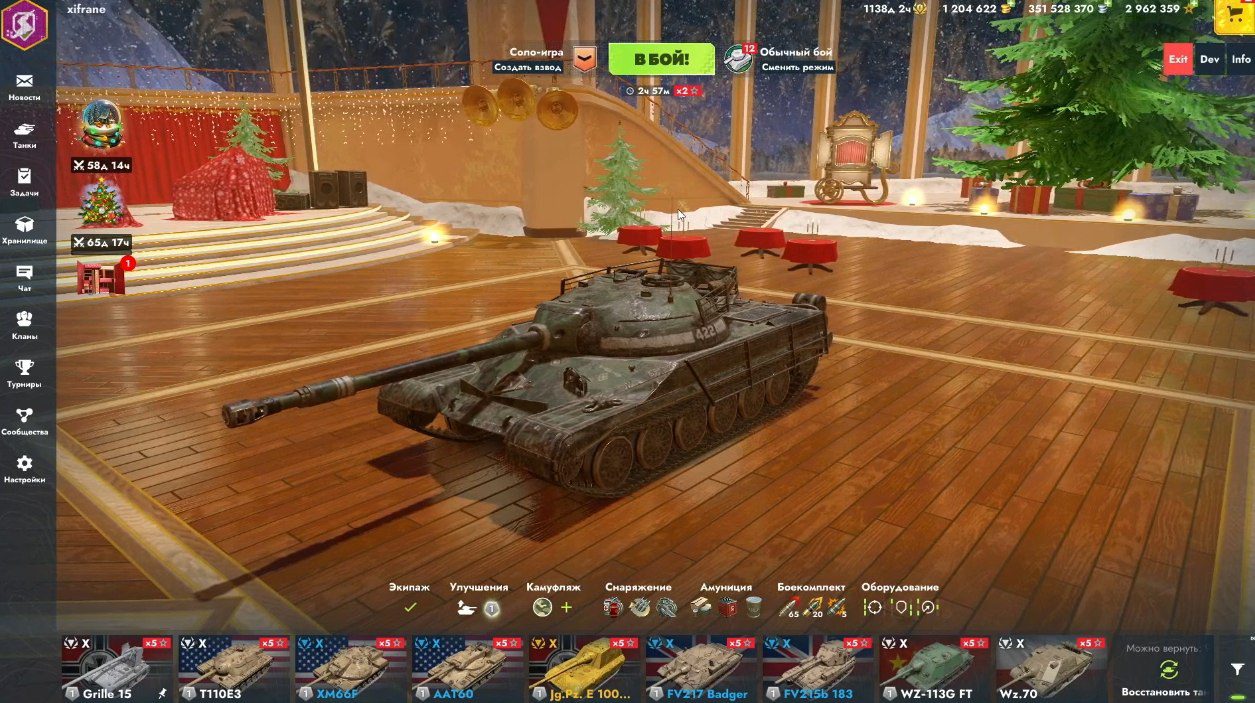Expand the Соло-игра platoon dropdown
Image resolution: width=1255 pixels, height=703 pixels.
584,60
